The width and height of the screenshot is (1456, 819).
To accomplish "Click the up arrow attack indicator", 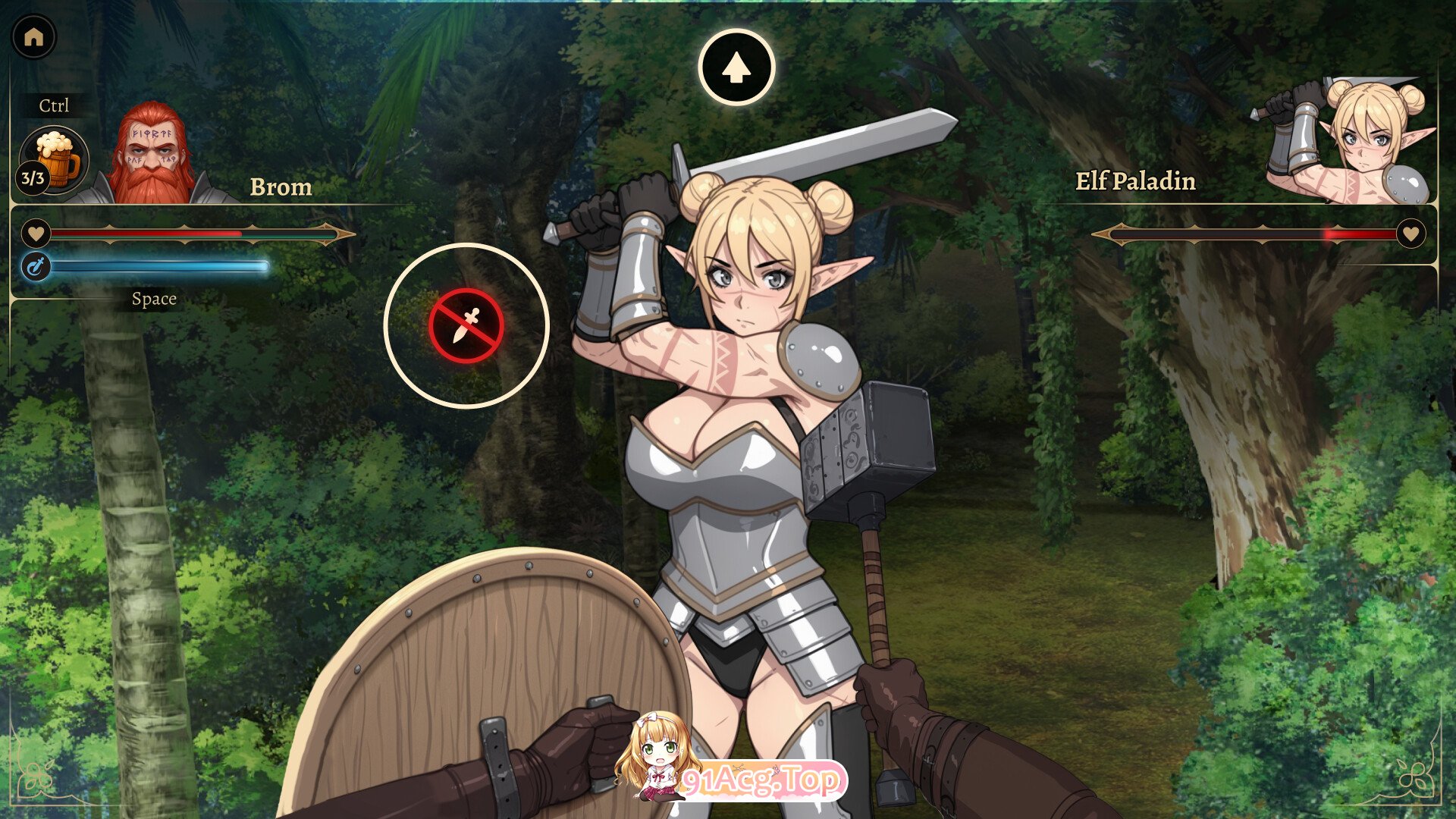I will [x=736, y=67].
